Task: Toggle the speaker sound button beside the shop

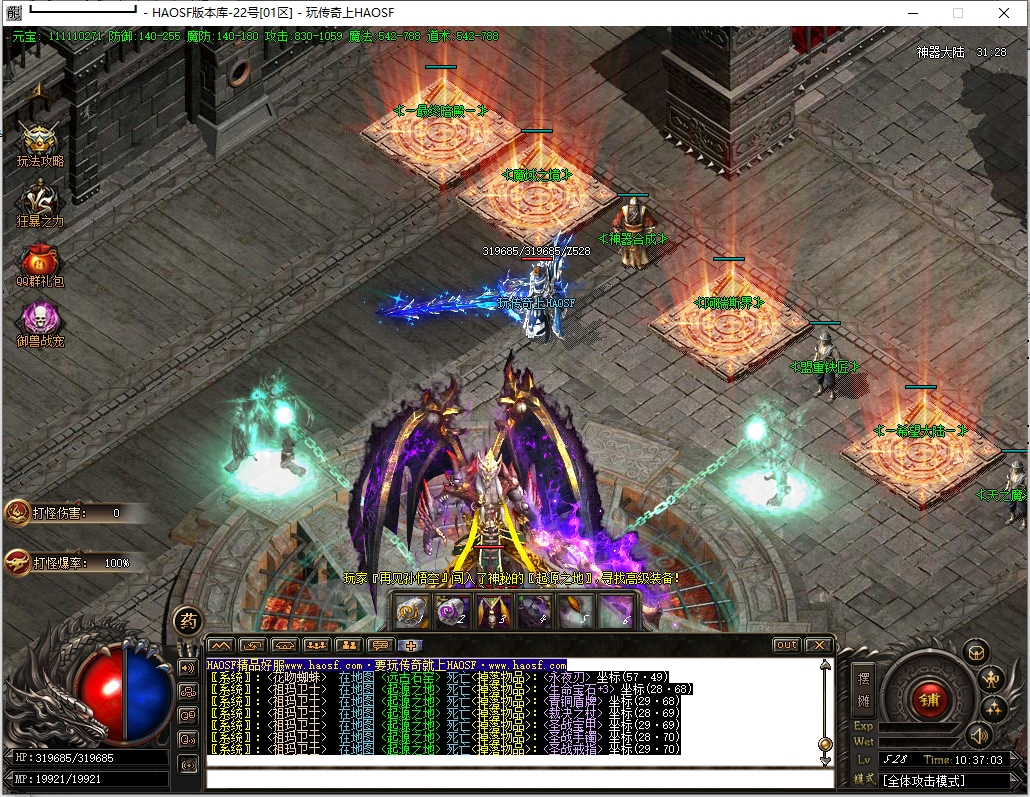Action: point(977,737)
